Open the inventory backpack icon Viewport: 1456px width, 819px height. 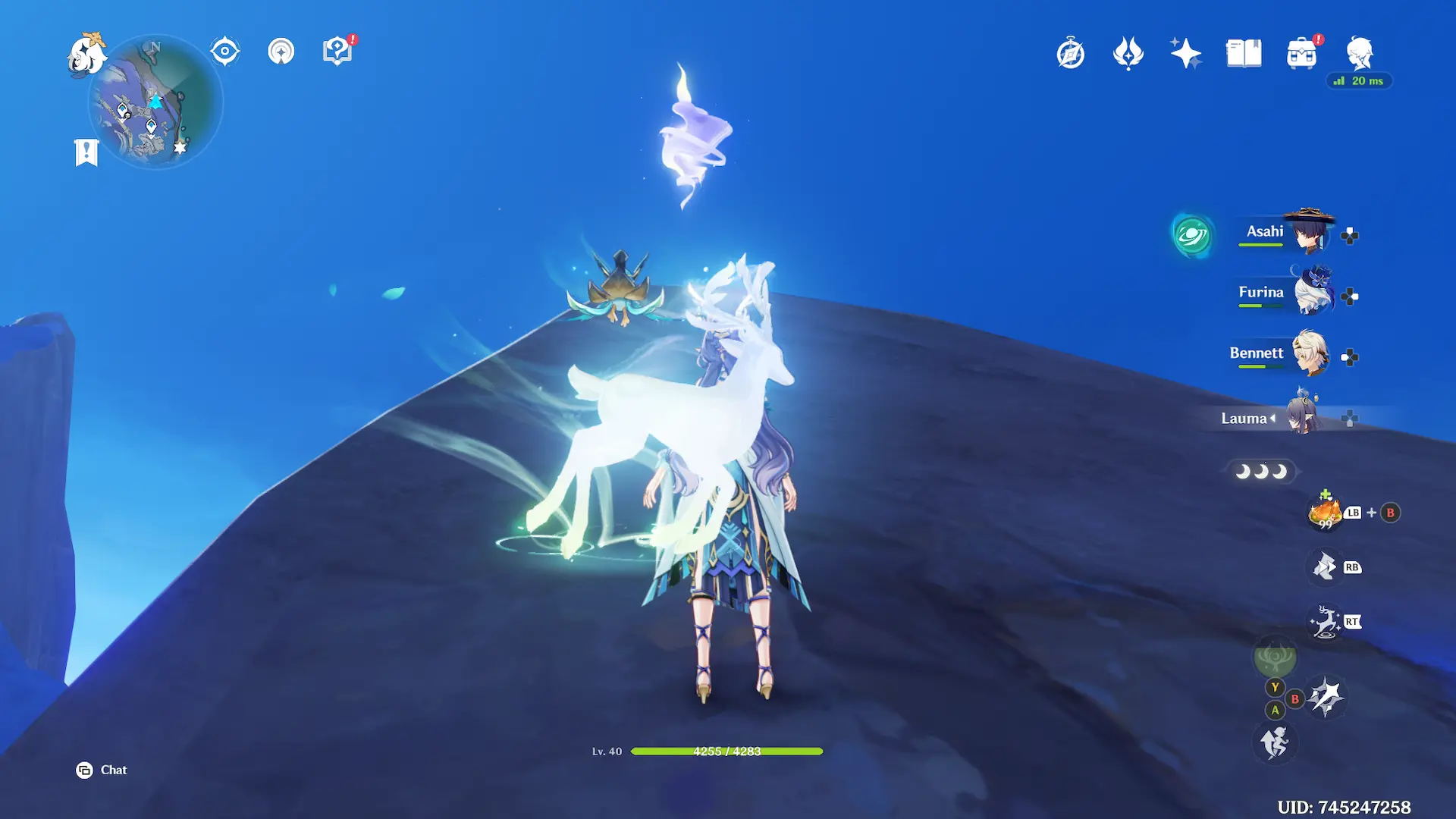pyautogui.click(x=1301, y=55)
